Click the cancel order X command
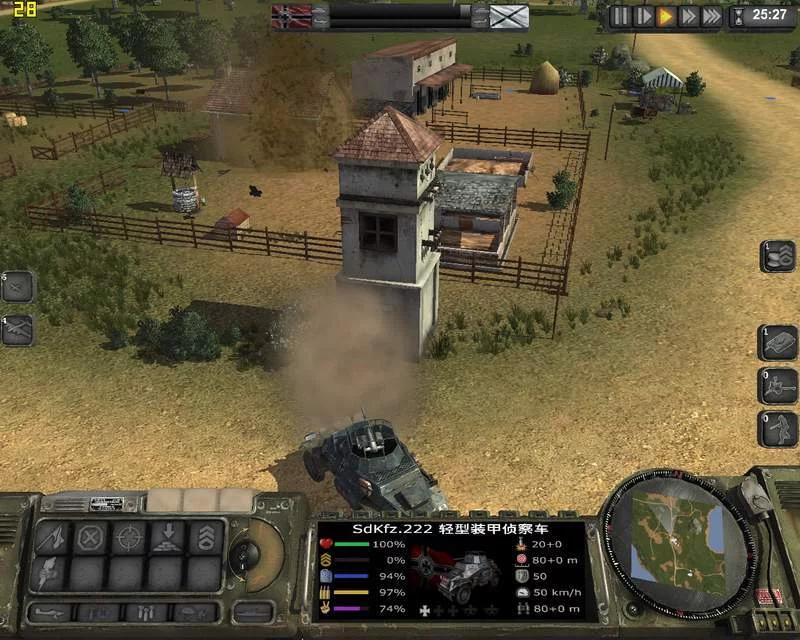800x640 pixels. tap(91, 538)
